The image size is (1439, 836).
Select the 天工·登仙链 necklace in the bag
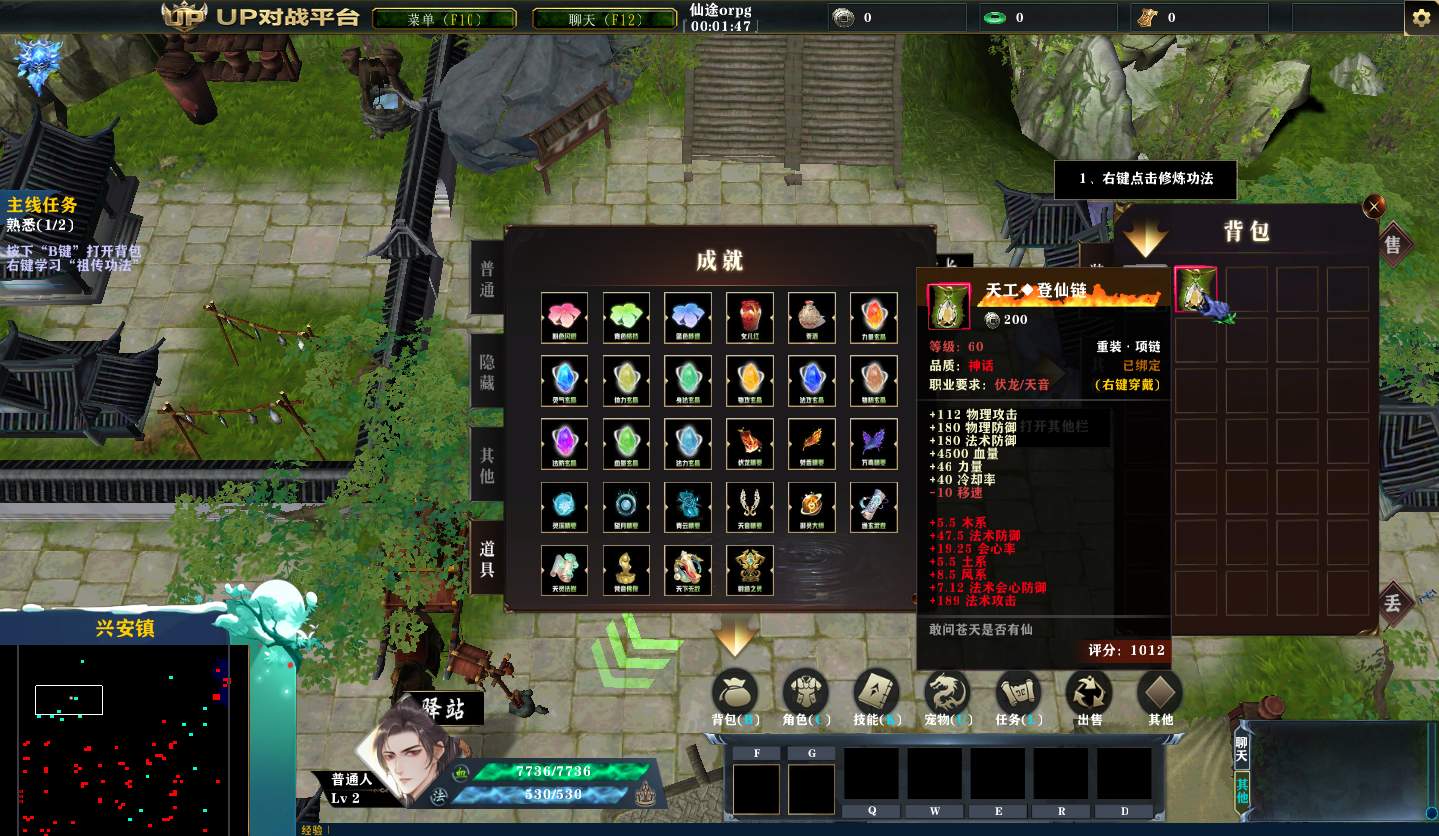tap(1196, 290)
